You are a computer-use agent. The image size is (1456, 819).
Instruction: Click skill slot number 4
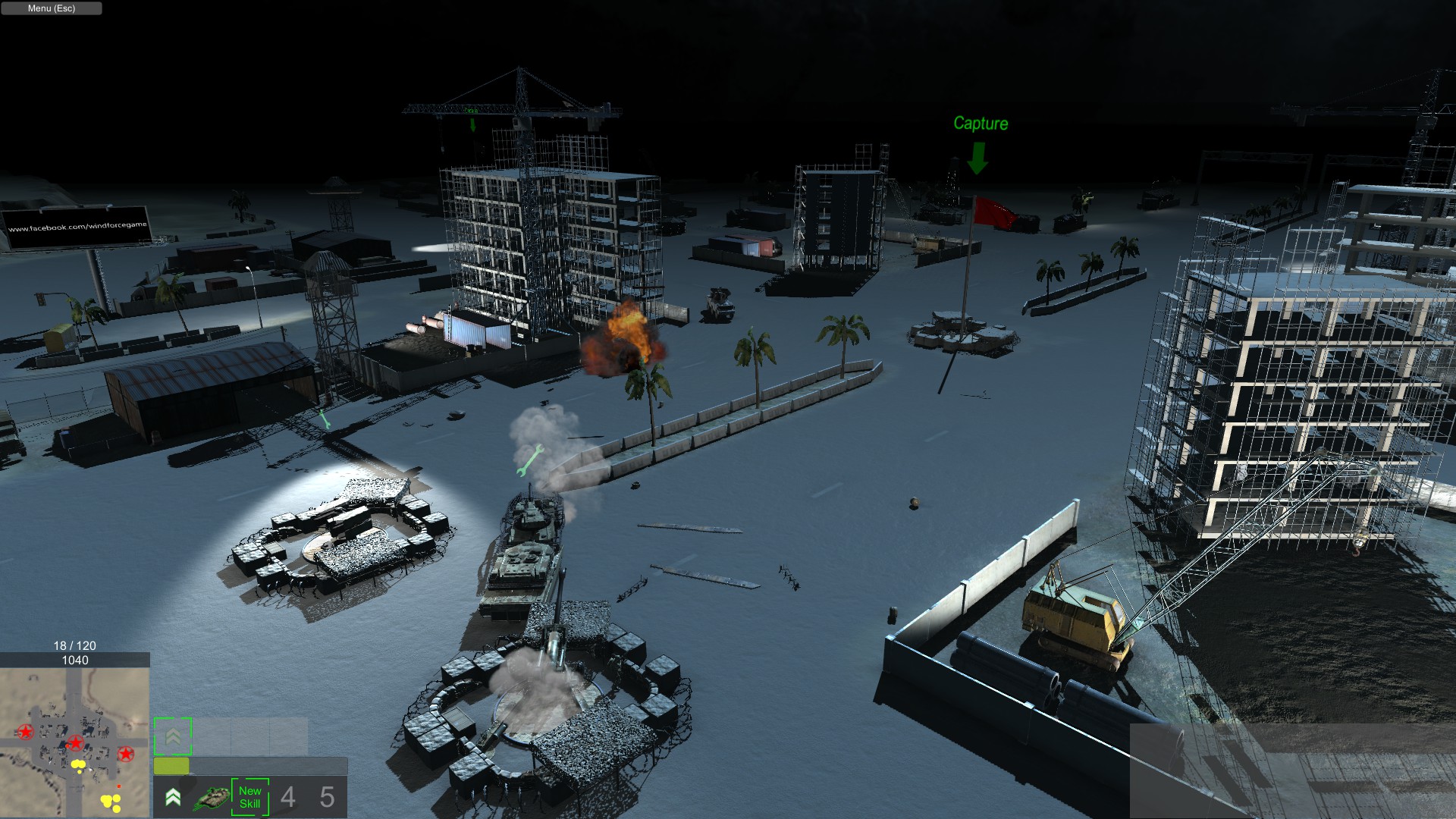coord(287,796)
